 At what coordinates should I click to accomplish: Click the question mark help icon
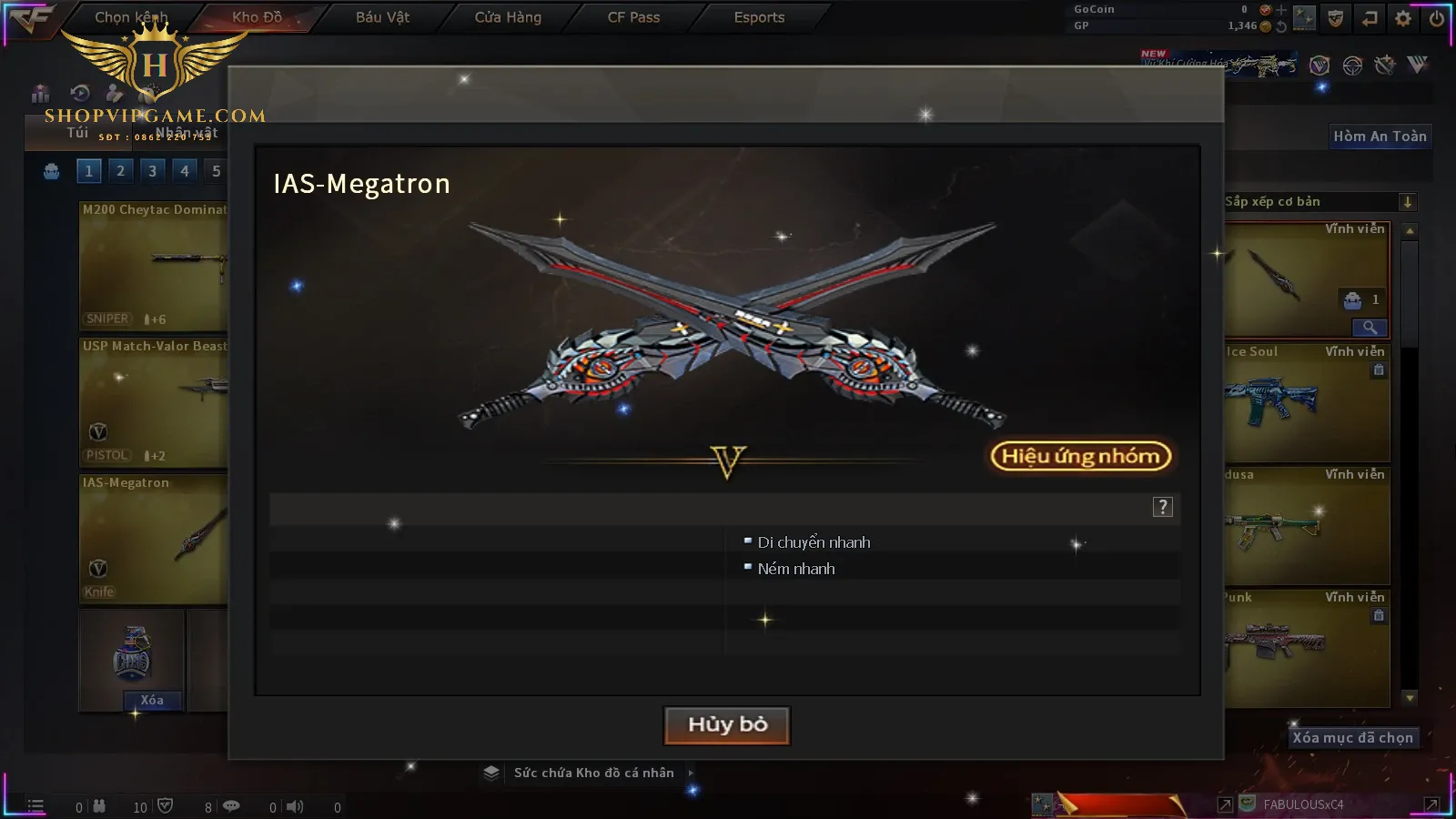(1162, 507)
